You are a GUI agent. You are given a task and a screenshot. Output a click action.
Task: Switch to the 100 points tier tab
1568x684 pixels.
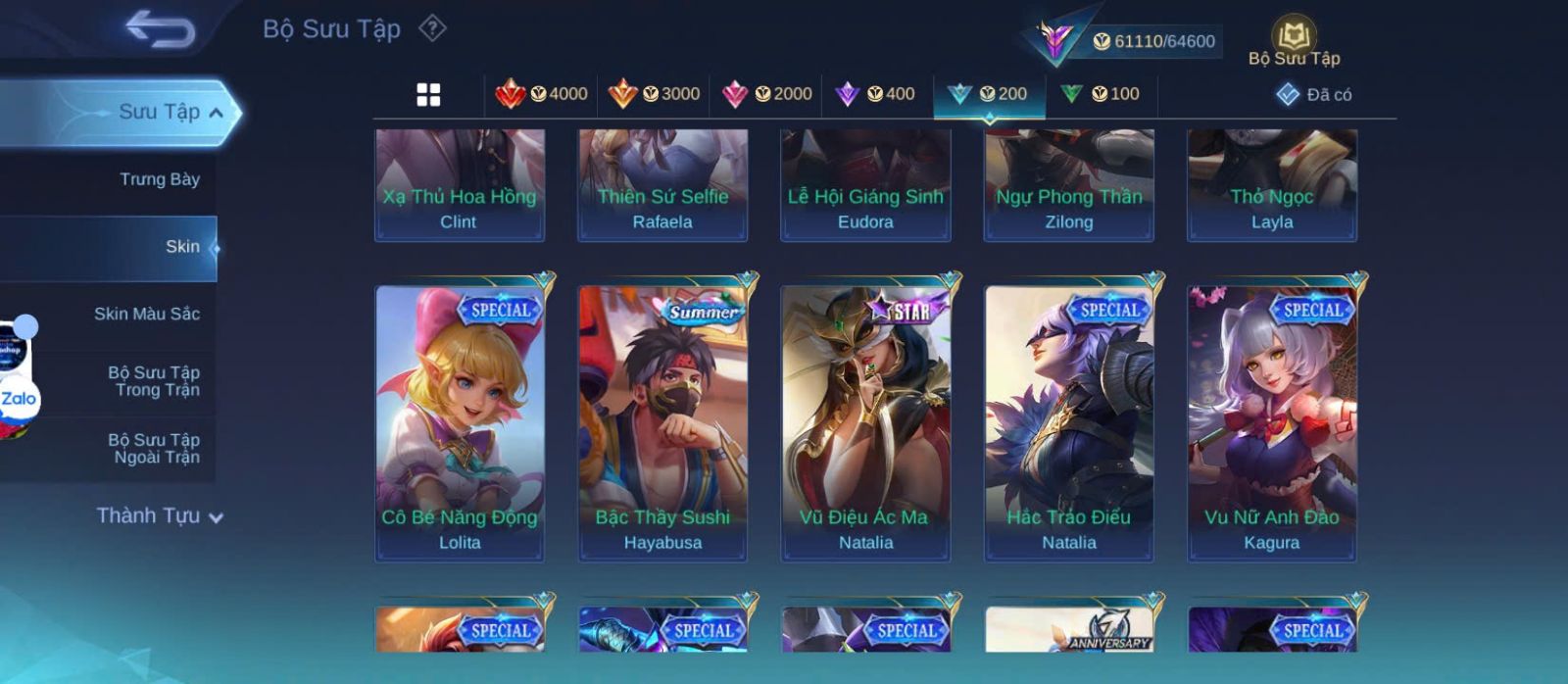point(1101,94)
